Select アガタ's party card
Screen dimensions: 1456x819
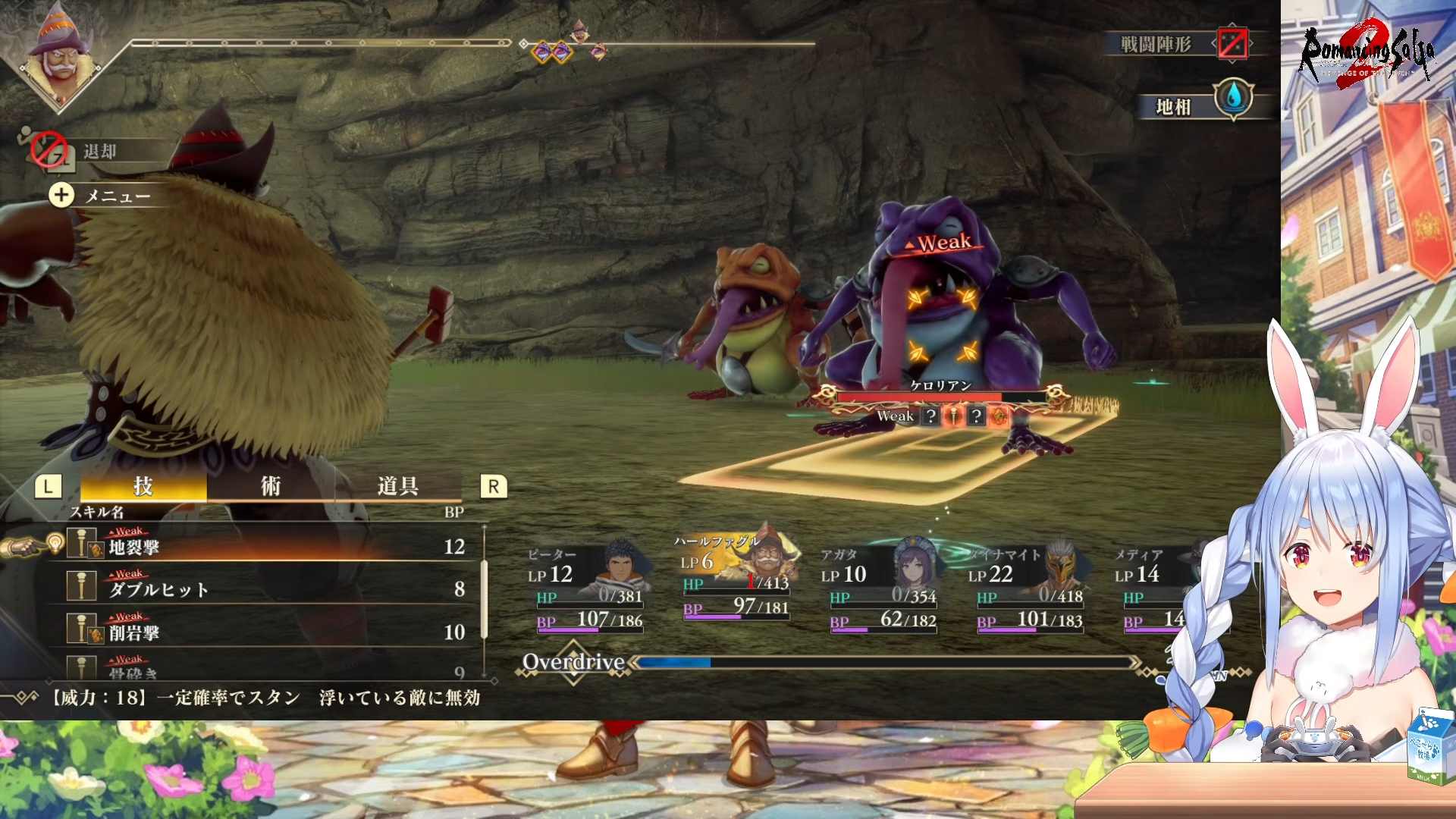click(x=880, y=588)
